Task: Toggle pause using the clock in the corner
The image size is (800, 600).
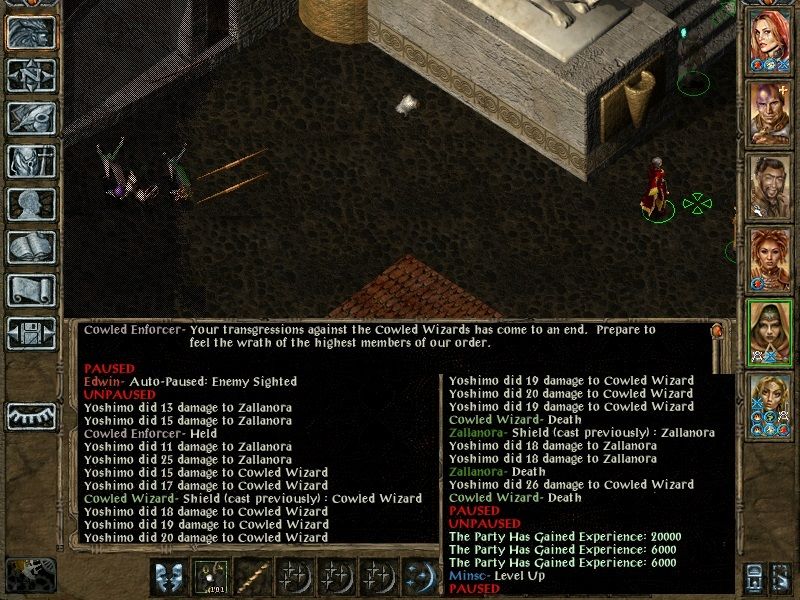Action: [x=27, y=574]
